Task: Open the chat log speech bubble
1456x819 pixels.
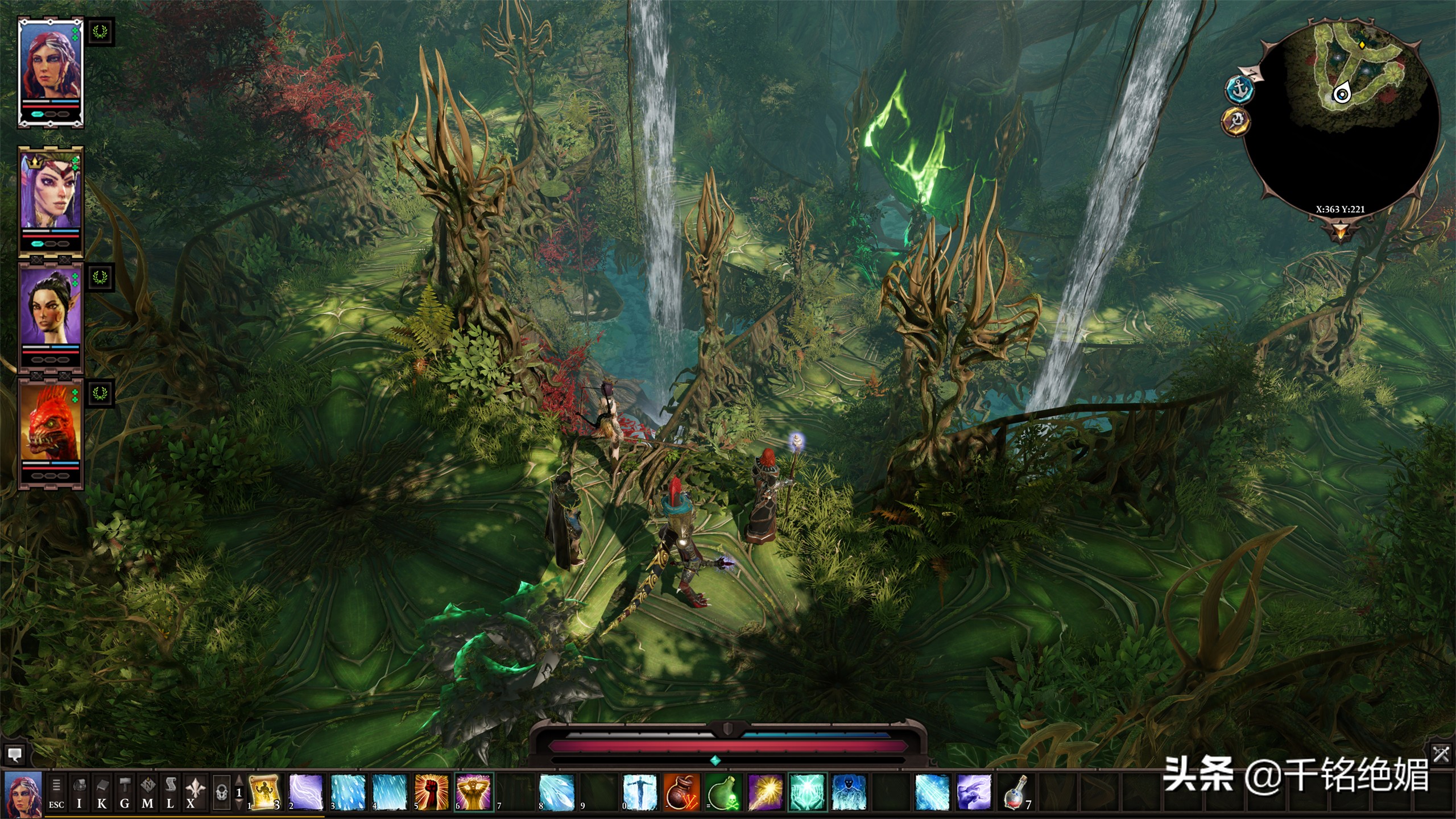Action: pos(15,755)
